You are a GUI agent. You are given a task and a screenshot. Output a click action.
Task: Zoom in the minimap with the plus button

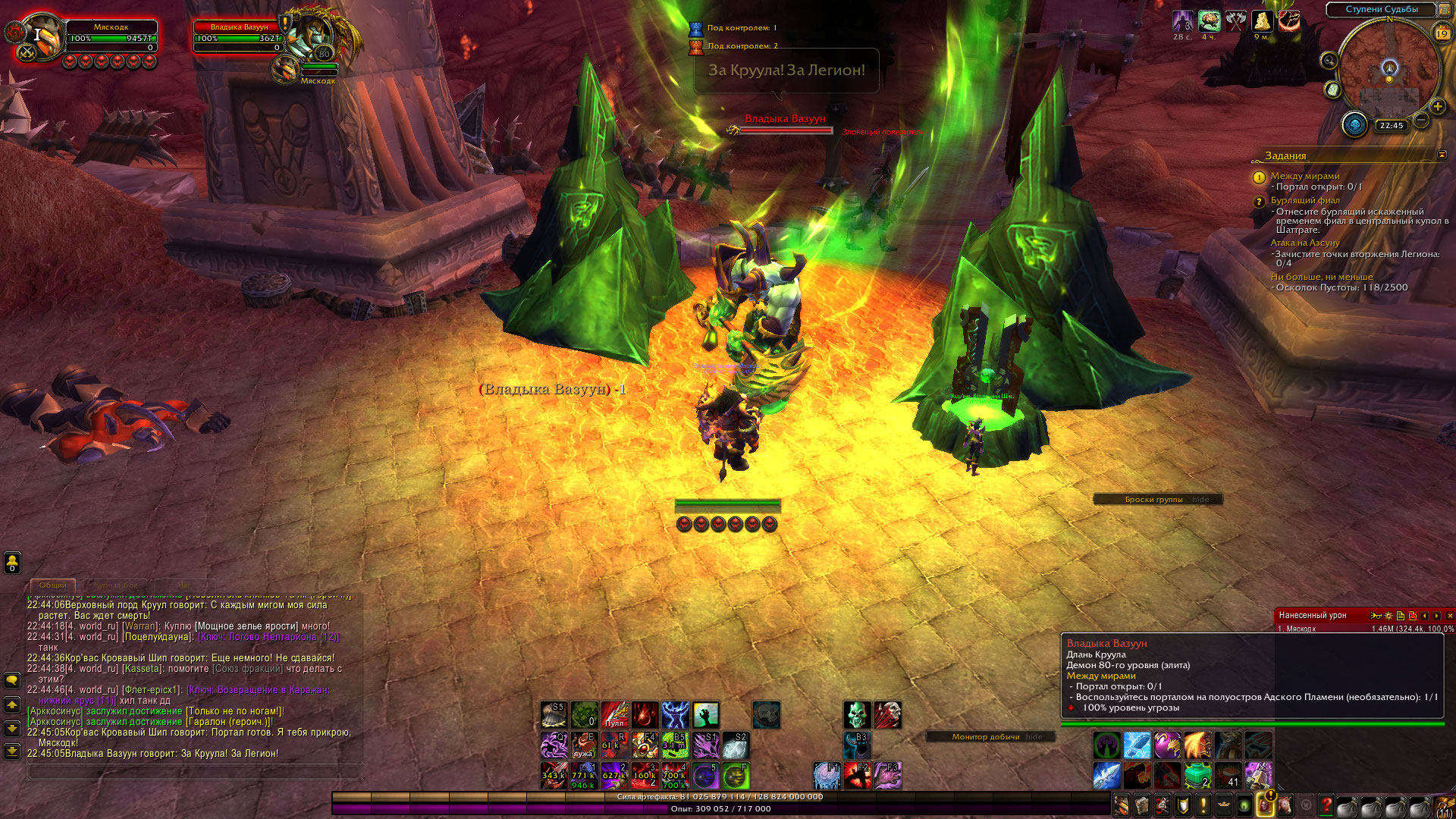click(x=1437, y=107)
